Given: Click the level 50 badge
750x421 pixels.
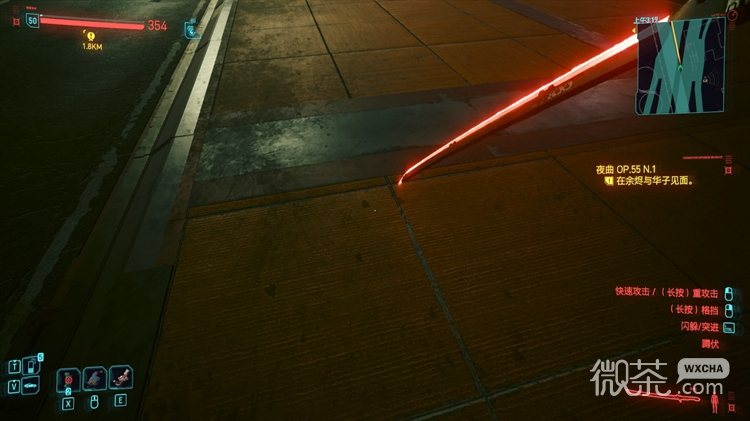Looking at the screenshot, I should click(33, 20).
